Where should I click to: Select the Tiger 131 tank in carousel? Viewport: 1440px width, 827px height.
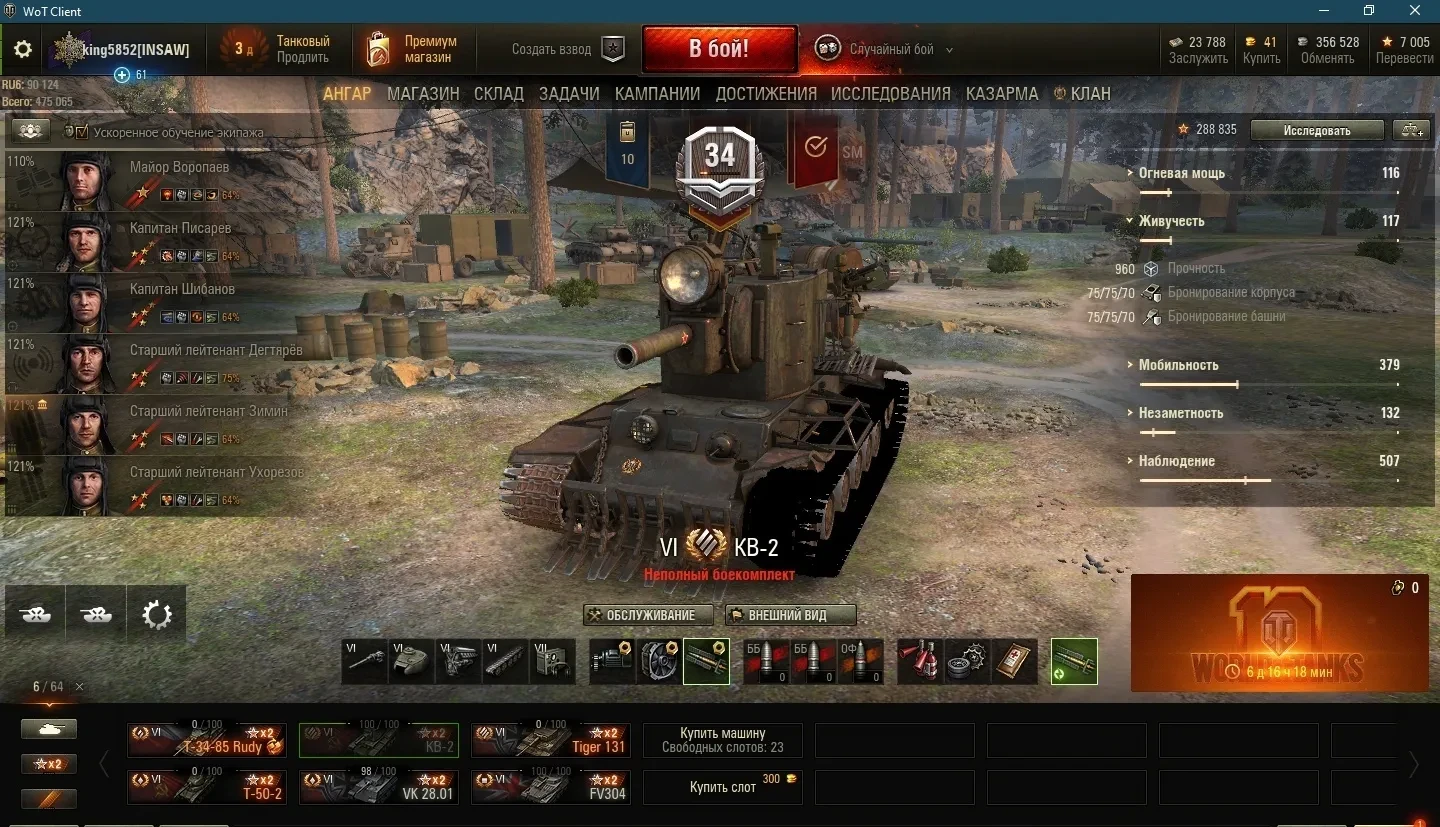[551, 740]
